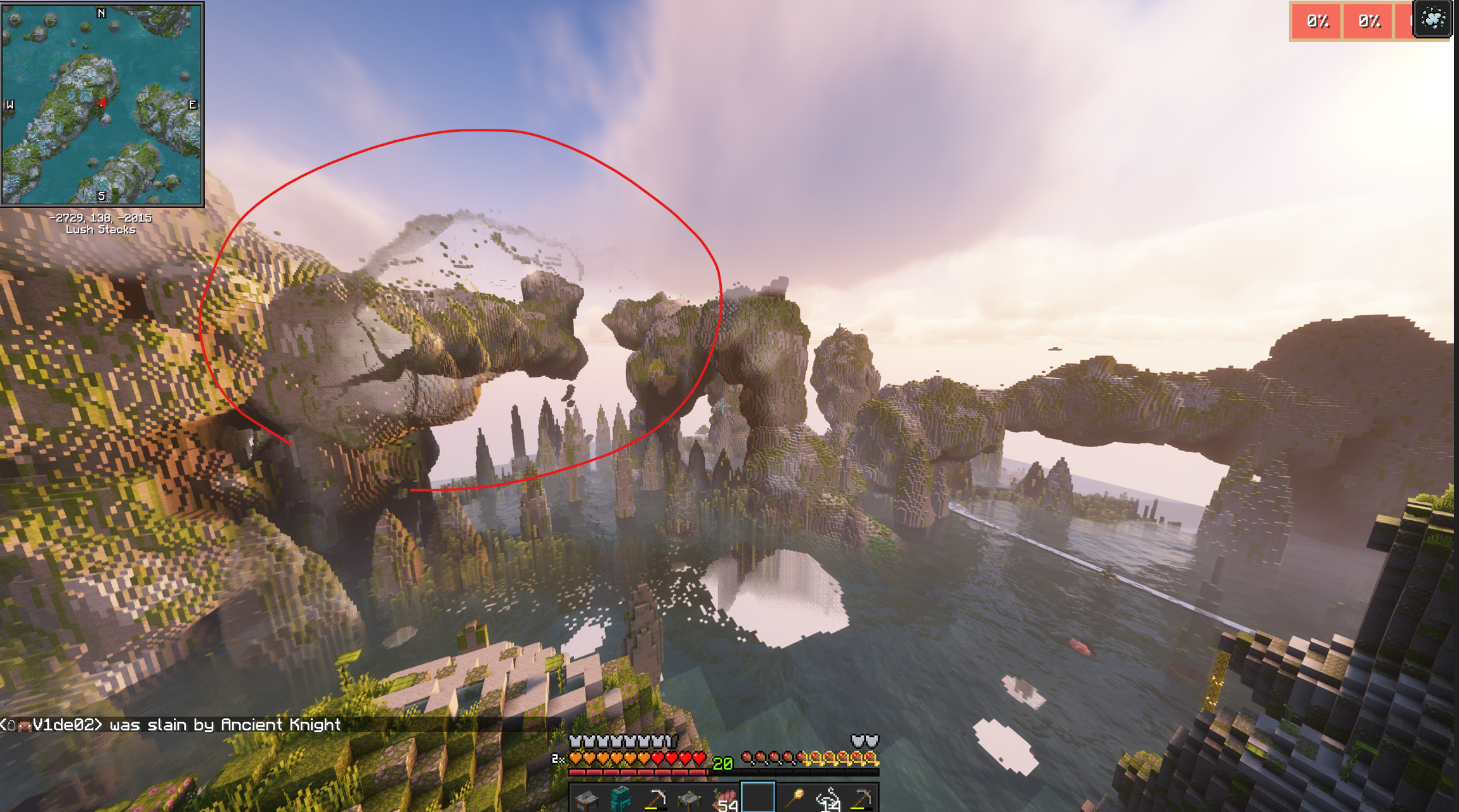Screen dimensions: 1459x812
Task: Select the white wisp item stack of 14
Action: click(x=827, y=799)
